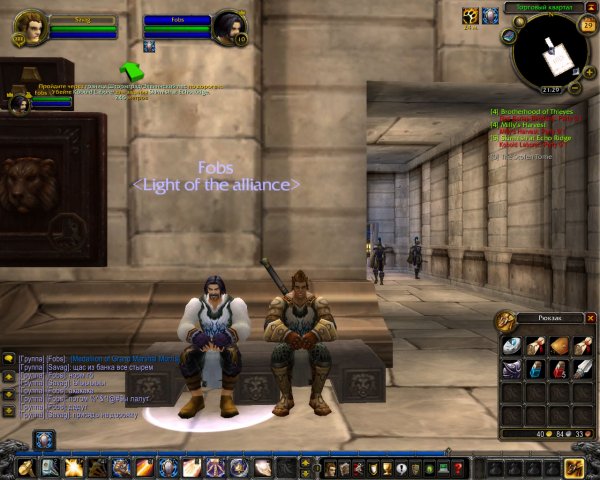600x480 pixels.
Task: Click the Skirmish at Echo Ridge quest
Action: pos(533,137)
